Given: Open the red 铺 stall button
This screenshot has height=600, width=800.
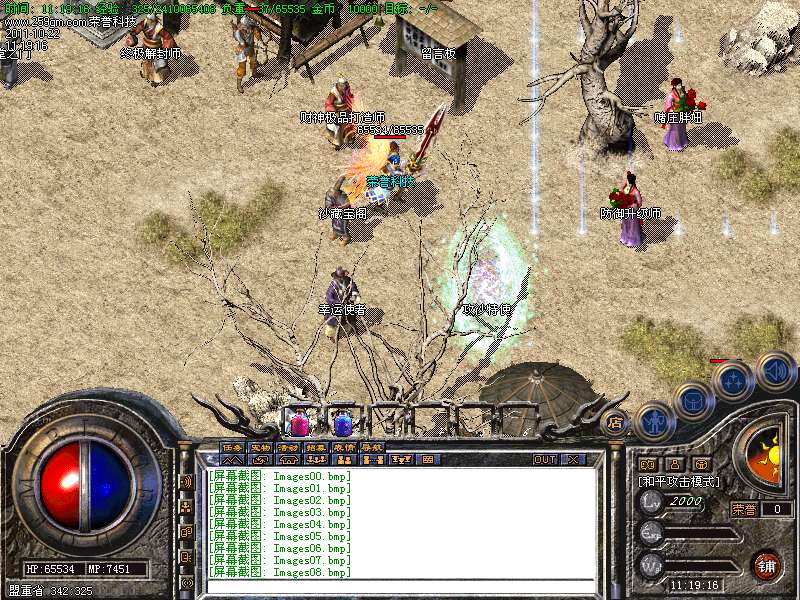Looking at the screenshot, I should (x=766, y=566).
